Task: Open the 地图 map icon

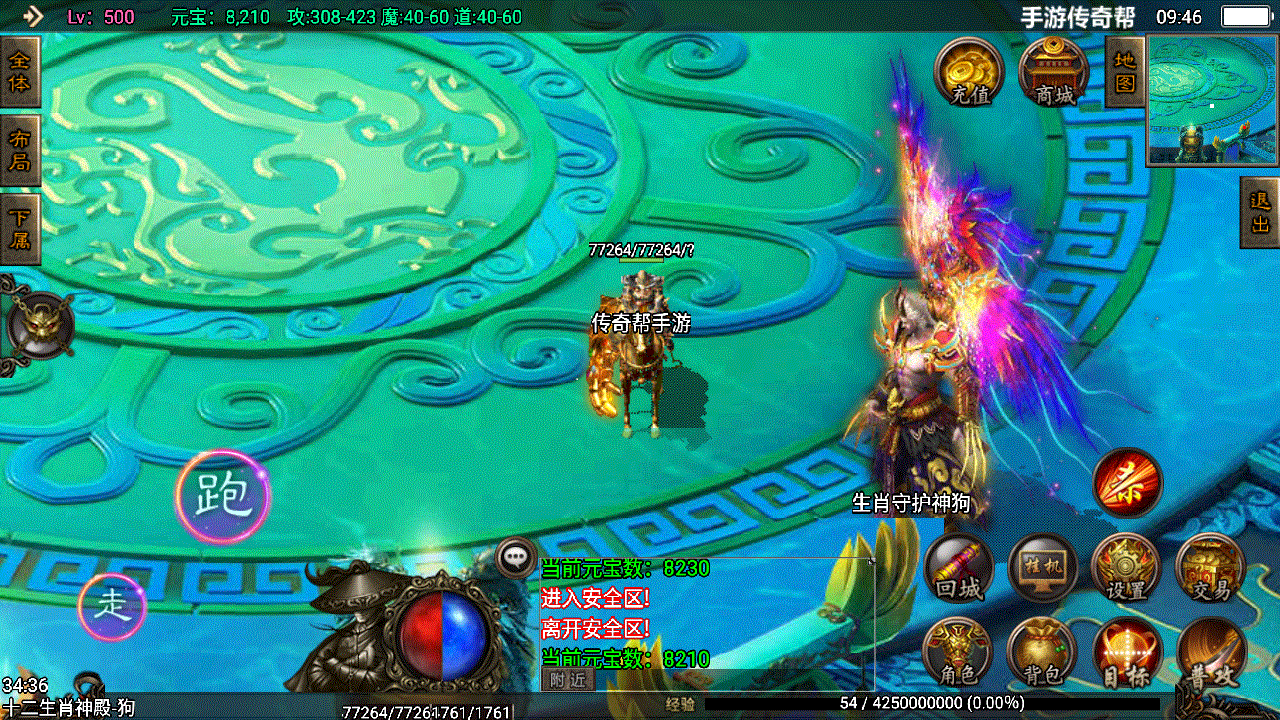Action: tap(1122, 72)
